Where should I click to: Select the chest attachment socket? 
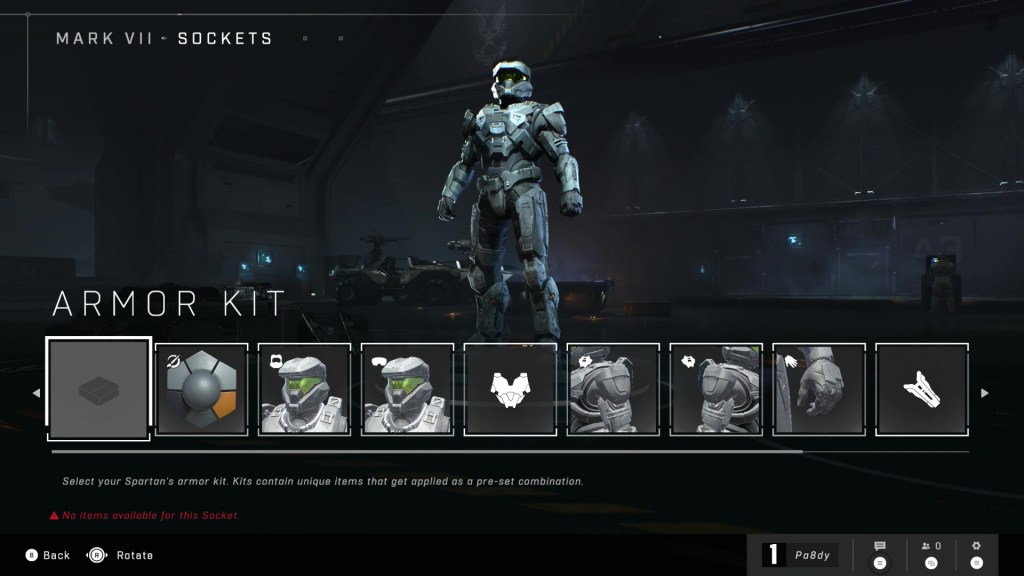point(510,389)
